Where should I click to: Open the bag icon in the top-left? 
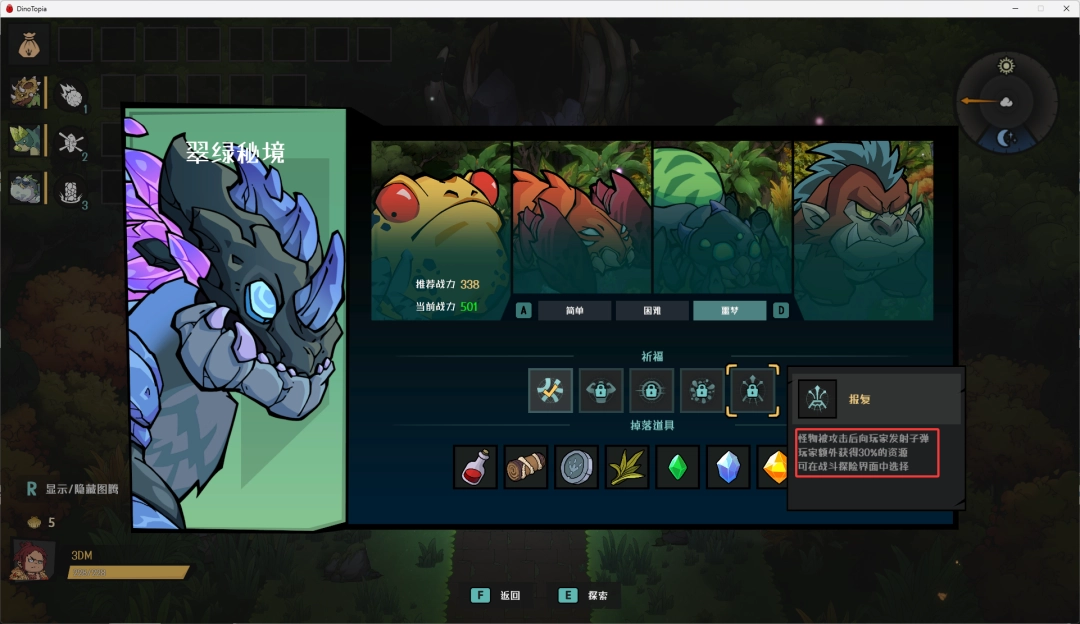pos(27,44)
